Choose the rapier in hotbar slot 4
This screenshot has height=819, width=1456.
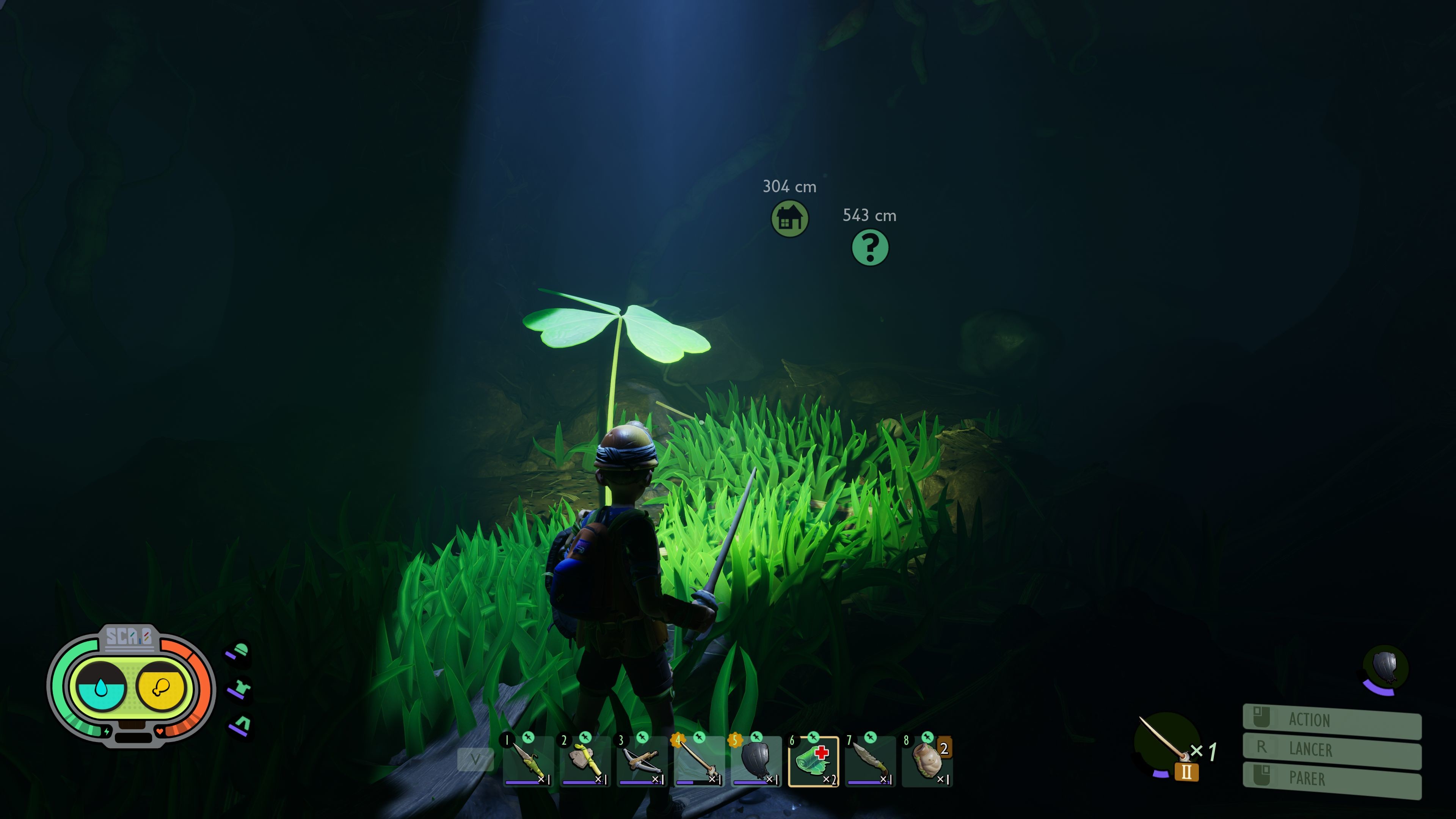[699, 761]
